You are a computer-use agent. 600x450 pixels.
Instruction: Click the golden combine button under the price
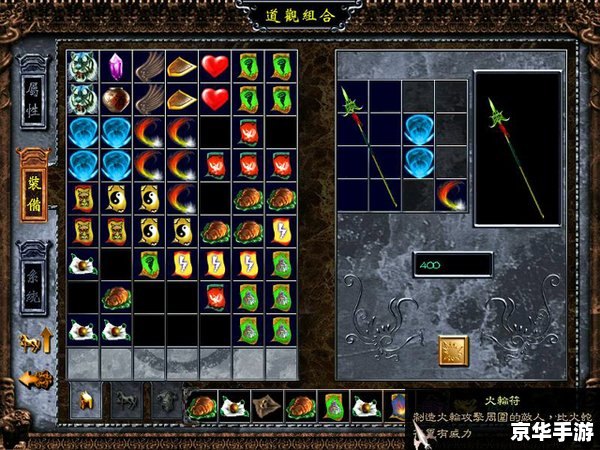click(453, 349)
